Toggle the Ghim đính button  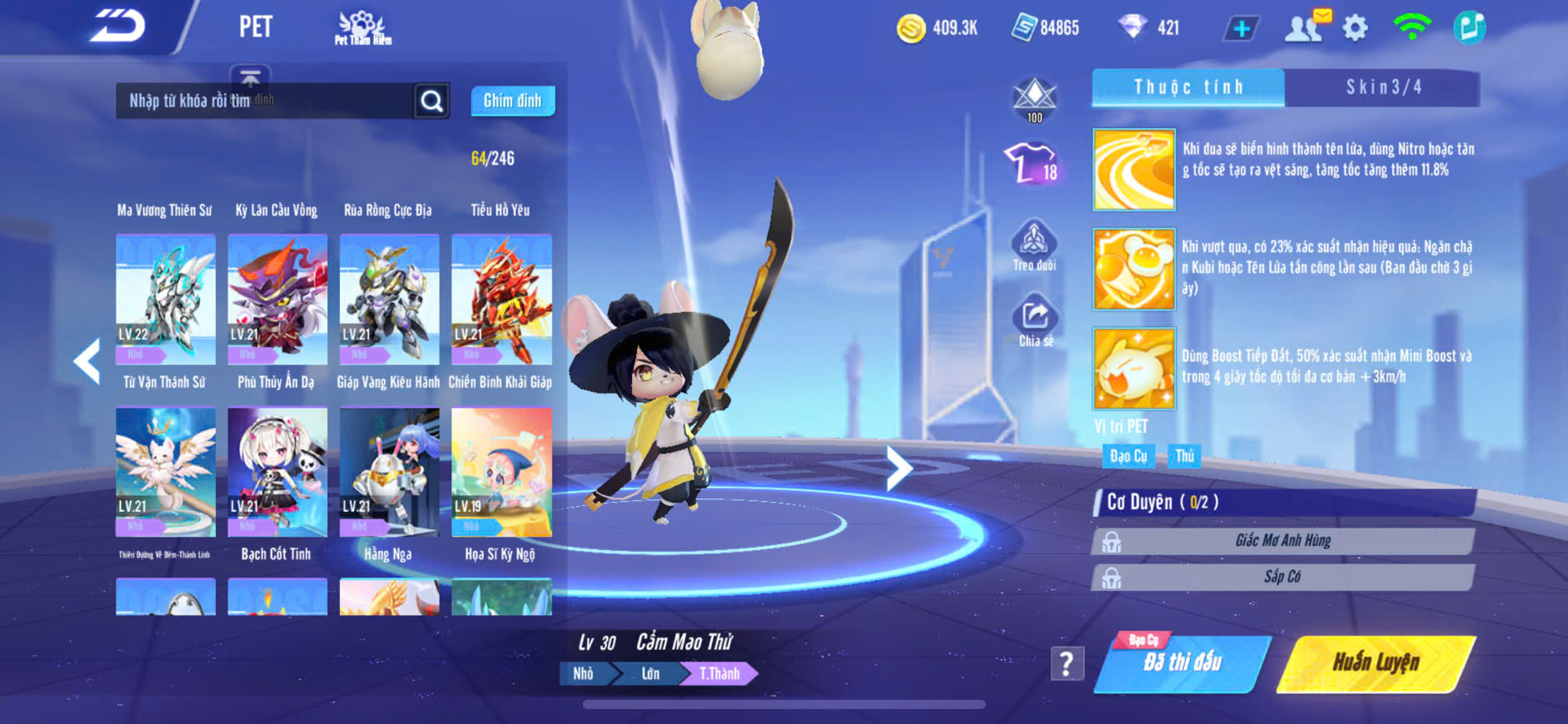point(512,101)
